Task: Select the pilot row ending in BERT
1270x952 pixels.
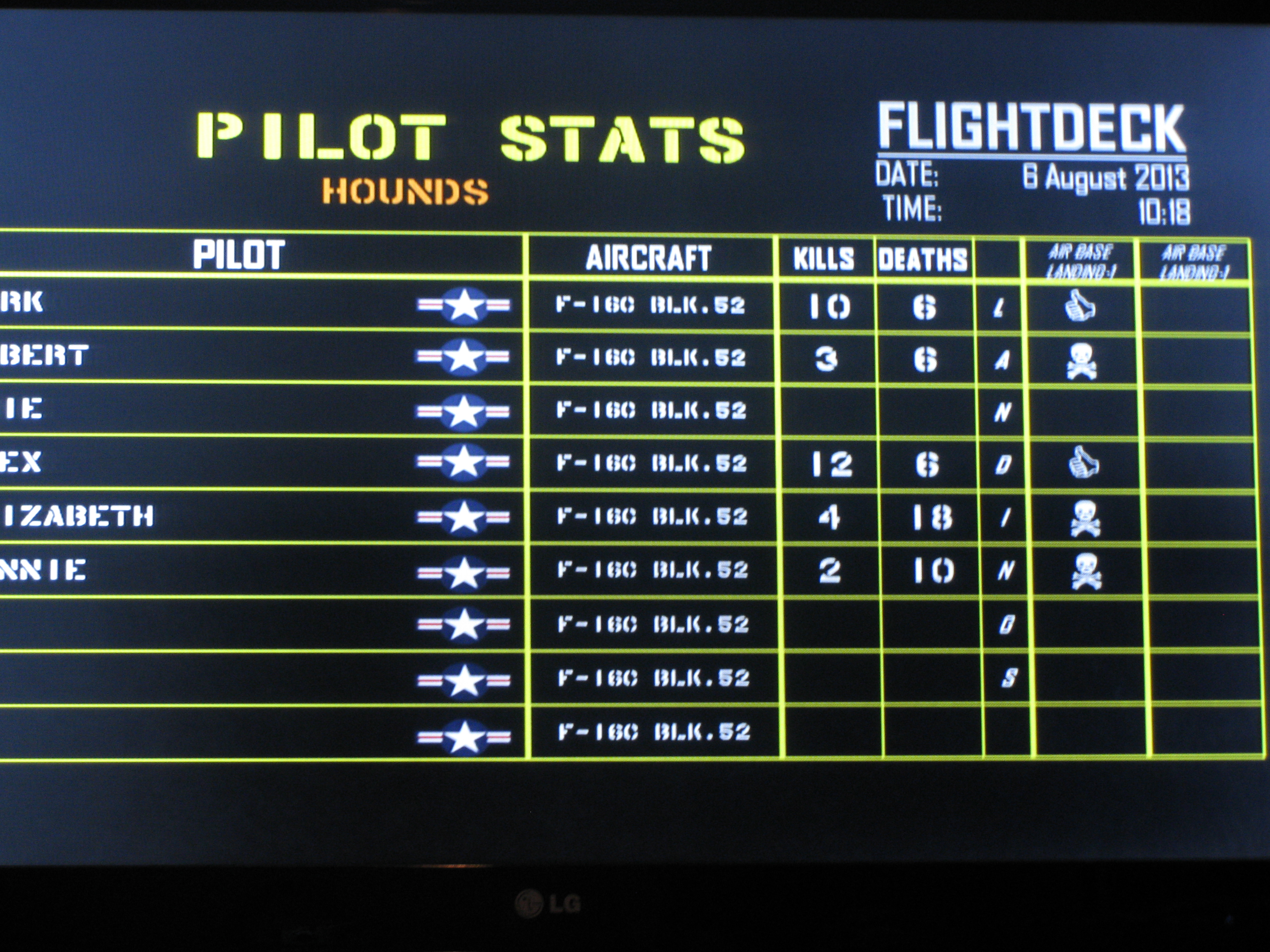Action: coord(45,356)
